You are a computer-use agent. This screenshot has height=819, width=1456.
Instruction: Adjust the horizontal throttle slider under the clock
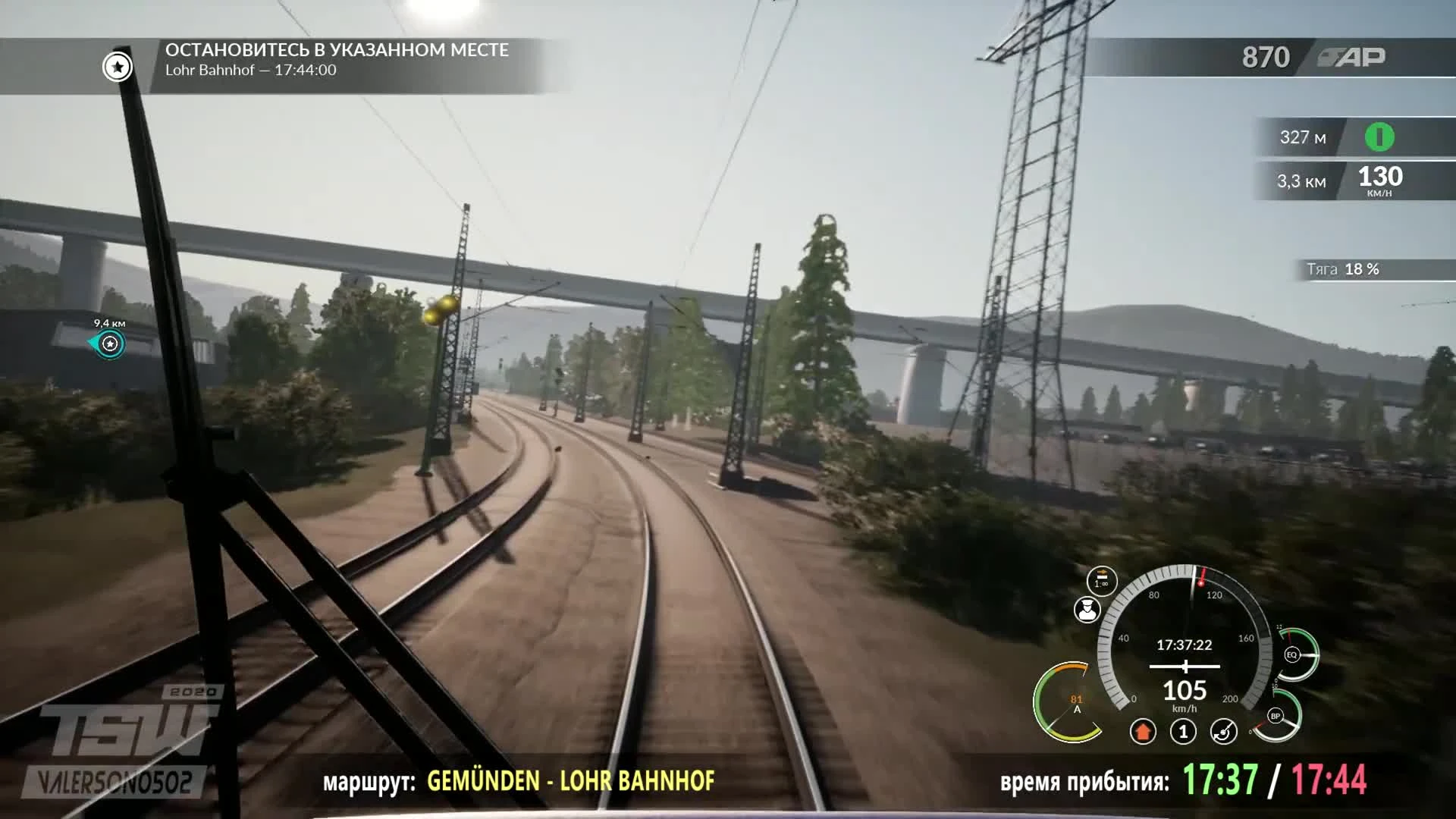pyautogui.click(x=1185, y=666)
